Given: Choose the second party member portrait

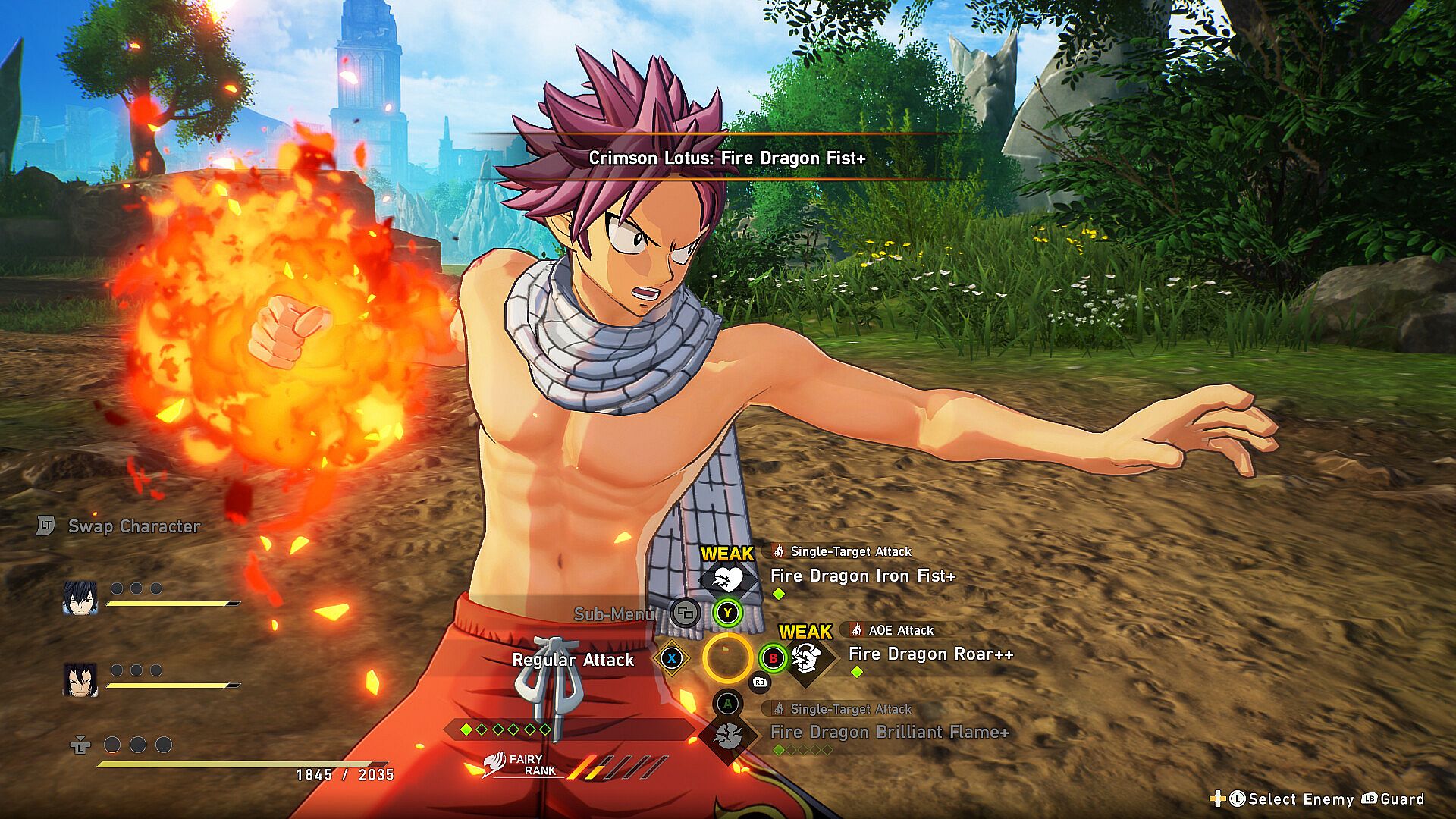Looking at the screenshot, I should coord(80,680).
